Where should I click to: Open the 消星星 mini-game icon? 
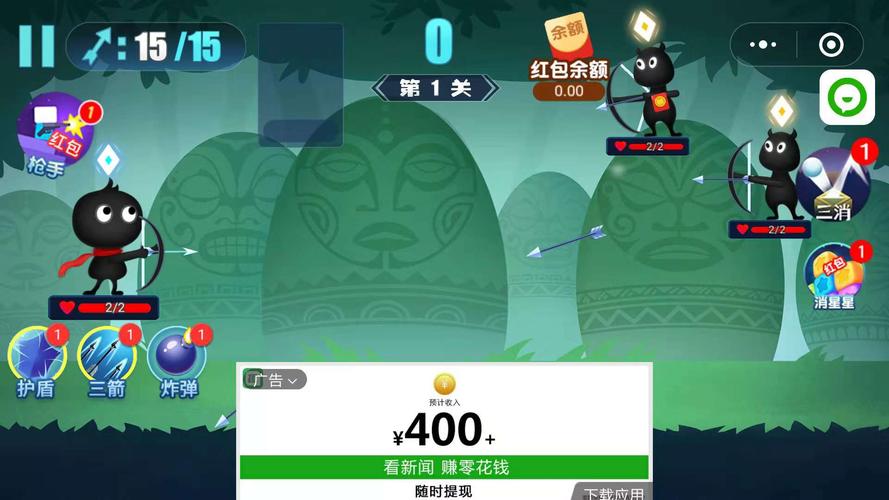coord(835,275)
